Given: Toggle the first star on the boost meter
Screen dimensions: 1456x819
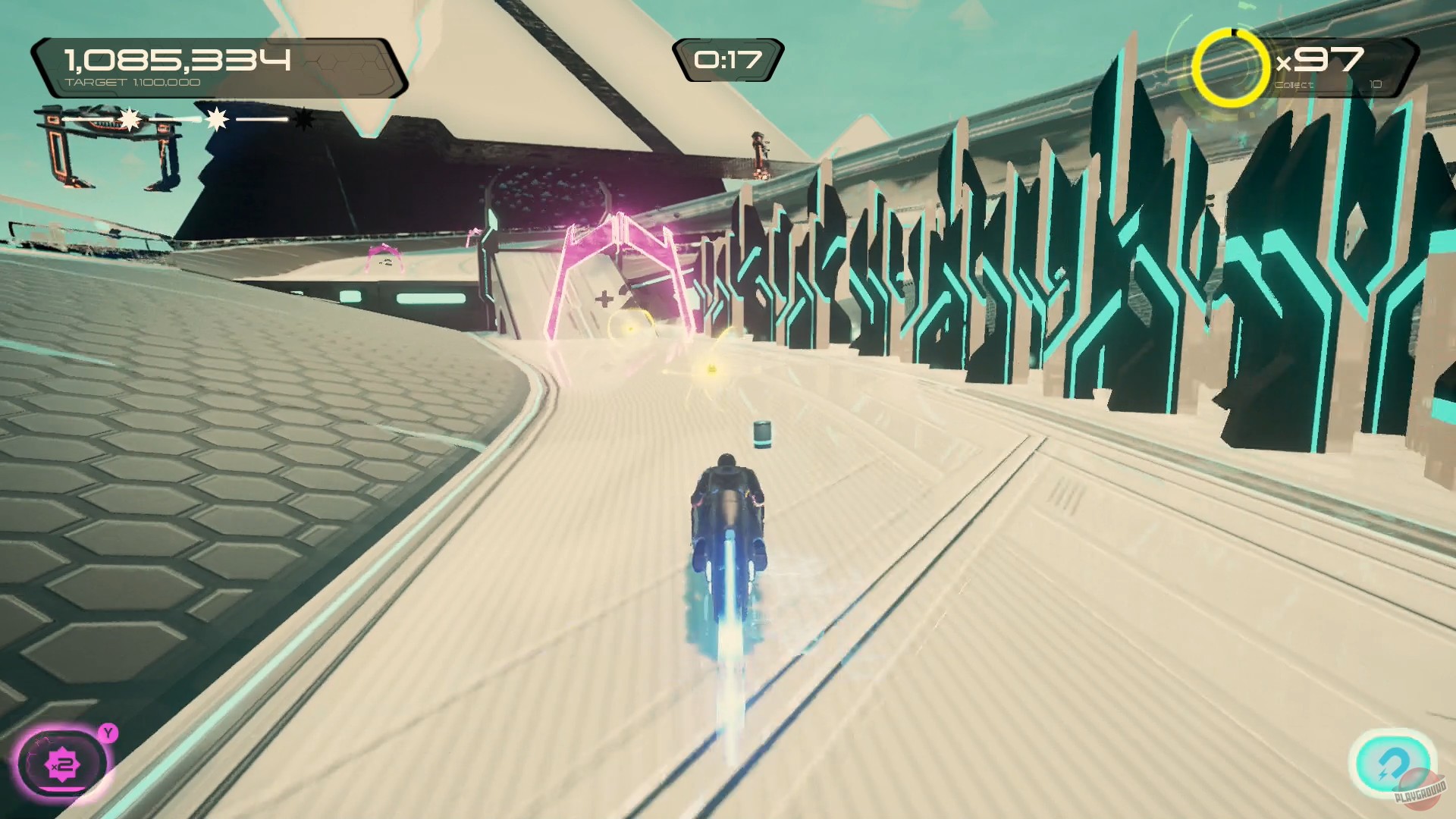Looking at the screenshot, I should [129, 118].
